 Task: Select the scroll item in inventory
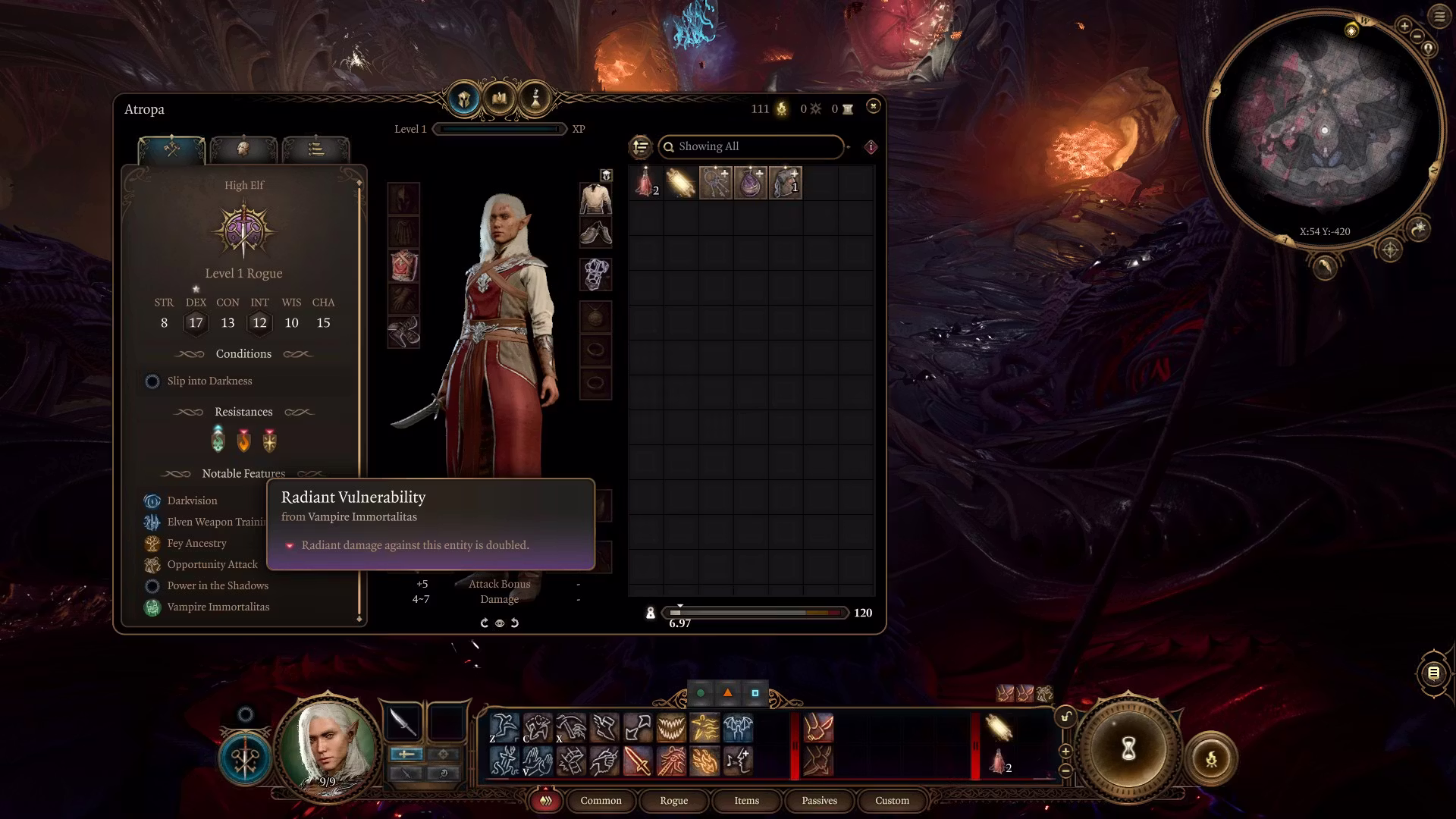pos(681,184)
